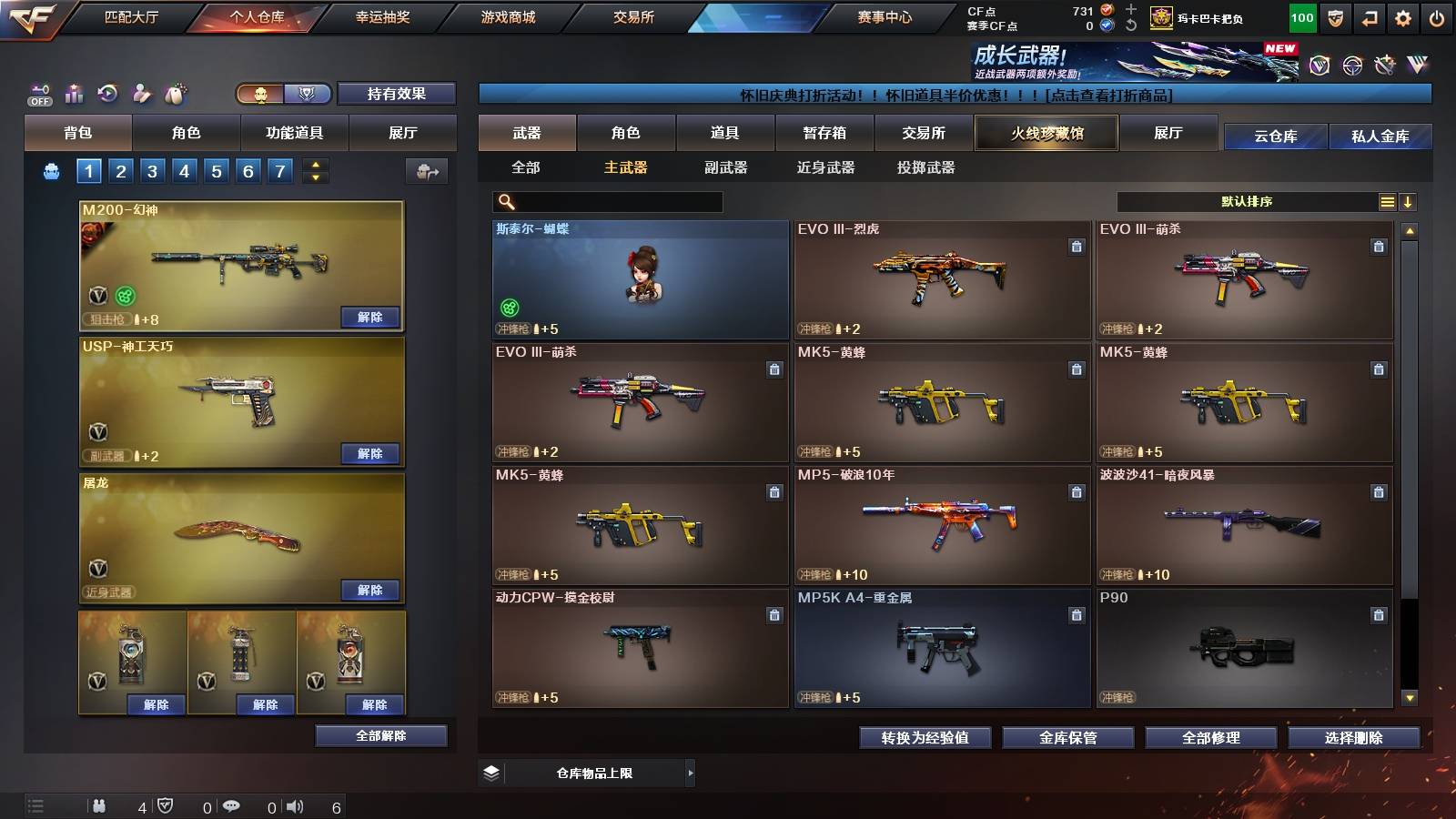Open the wrench repair icon below the NEW banner
The height and width of the screenshot is (819, 1456).
[1384, 64]
